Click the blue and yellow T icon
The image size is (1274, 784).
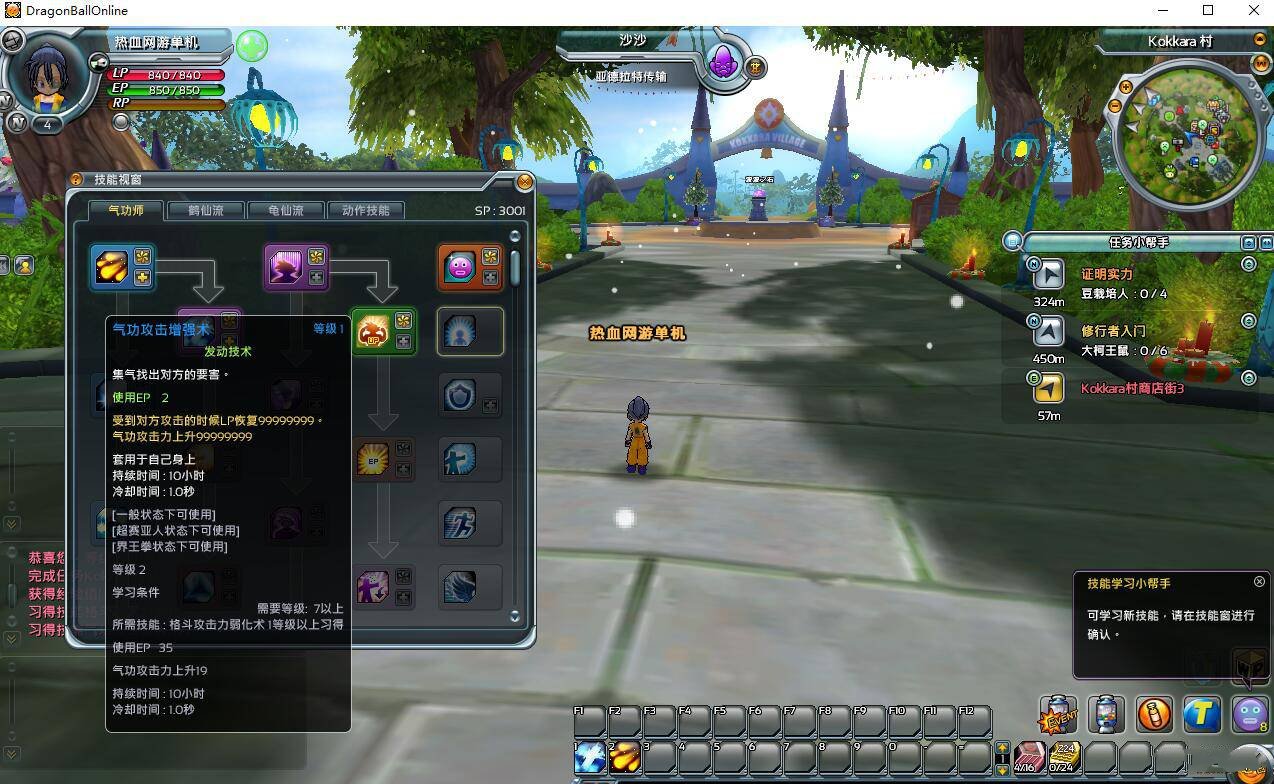click(x=1202, y=714)
